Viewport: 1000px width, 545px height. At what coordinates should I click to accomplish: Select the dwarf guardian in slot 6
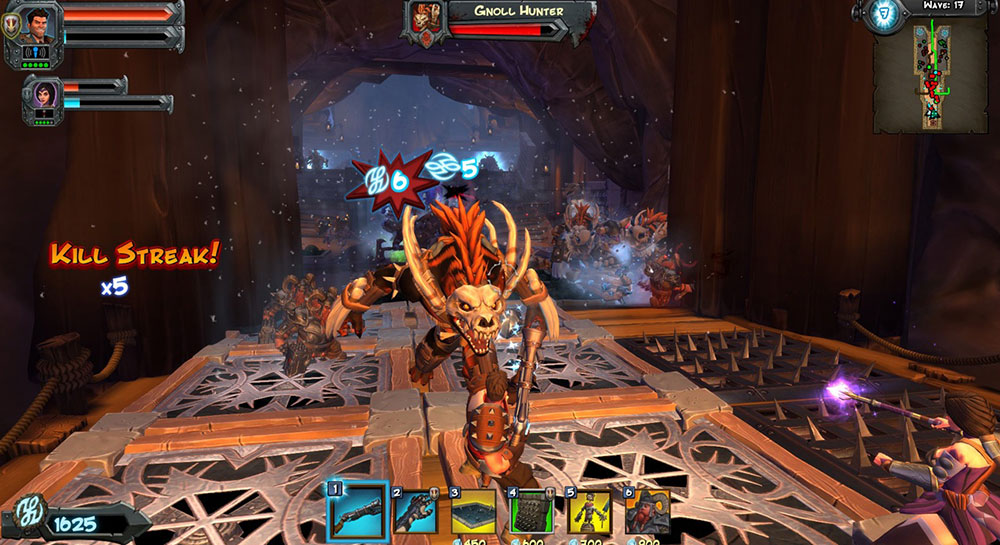coord(647,512)
